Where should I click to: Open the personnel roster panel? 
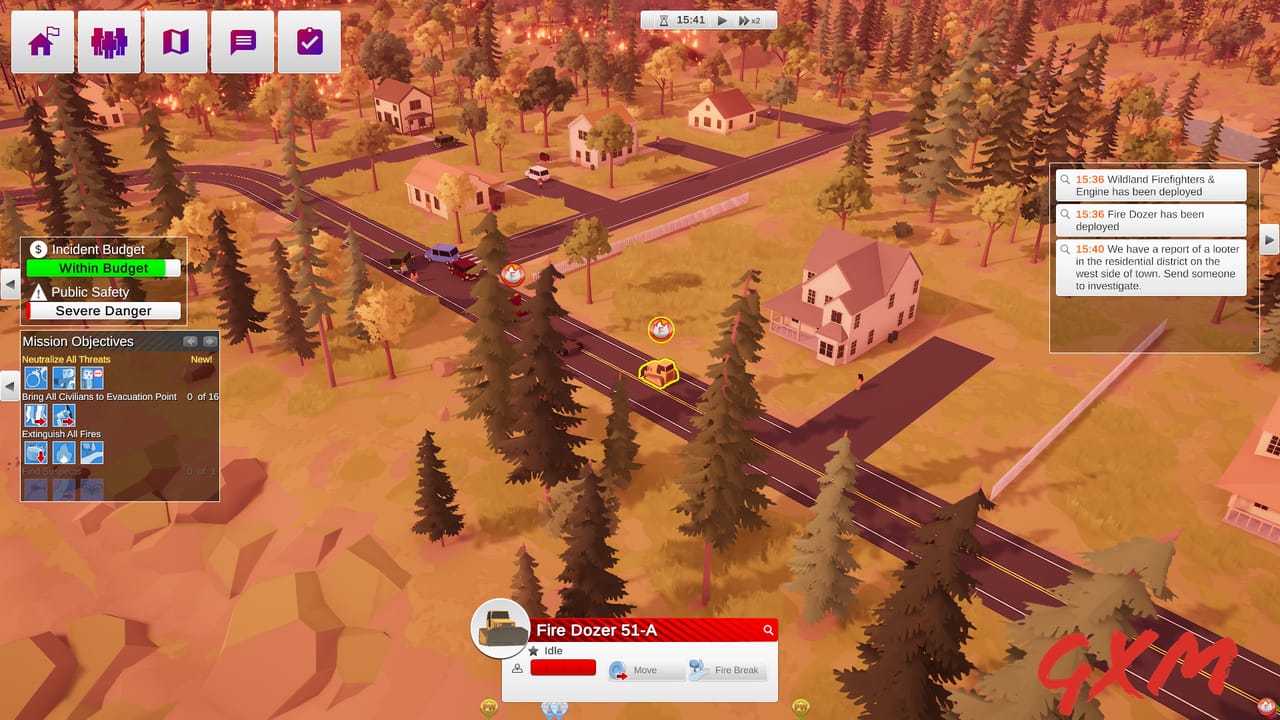109,41
